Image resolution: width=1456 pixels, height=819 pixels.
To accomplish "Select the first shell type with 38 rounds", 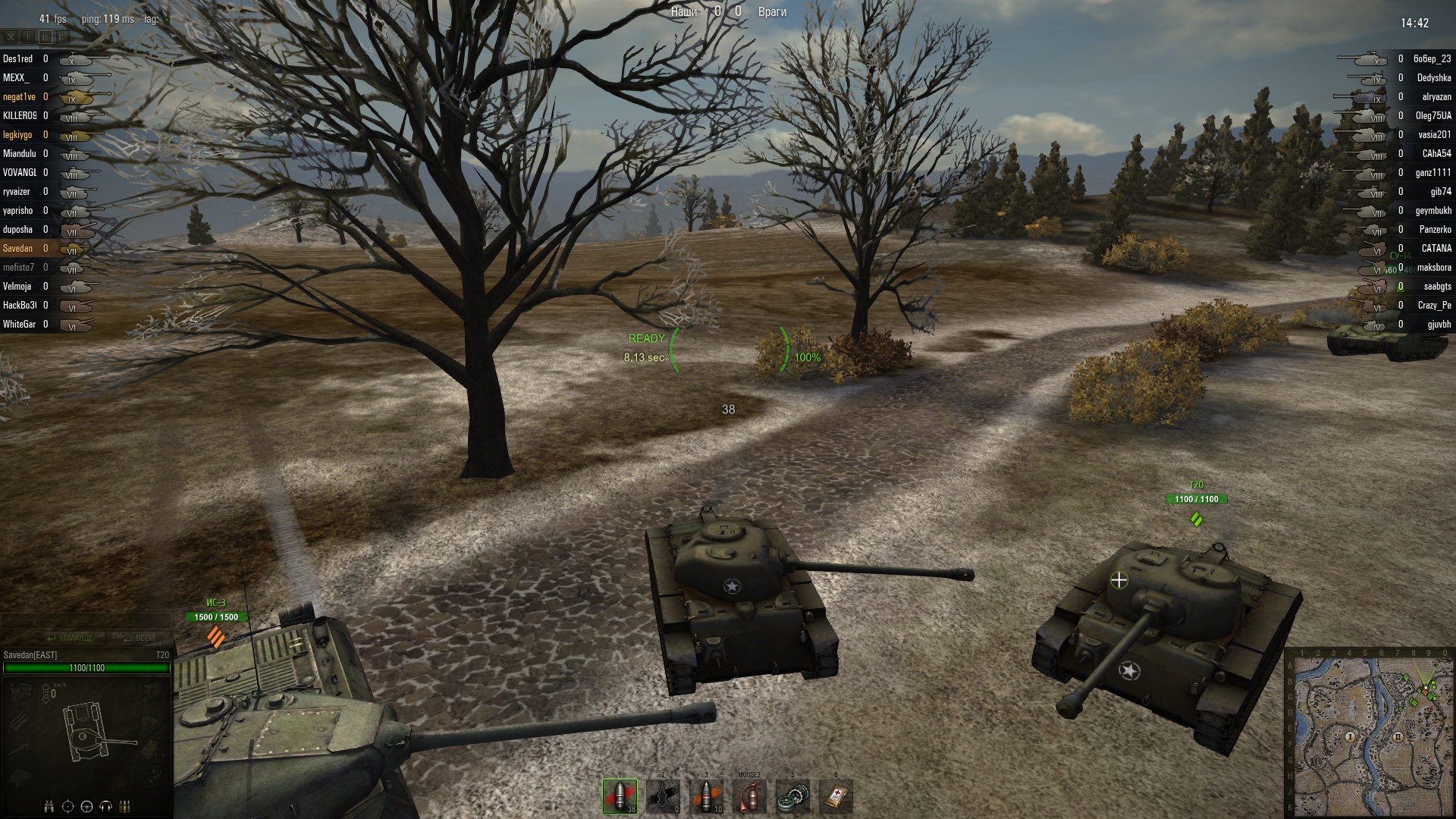I will pos(620,796).
